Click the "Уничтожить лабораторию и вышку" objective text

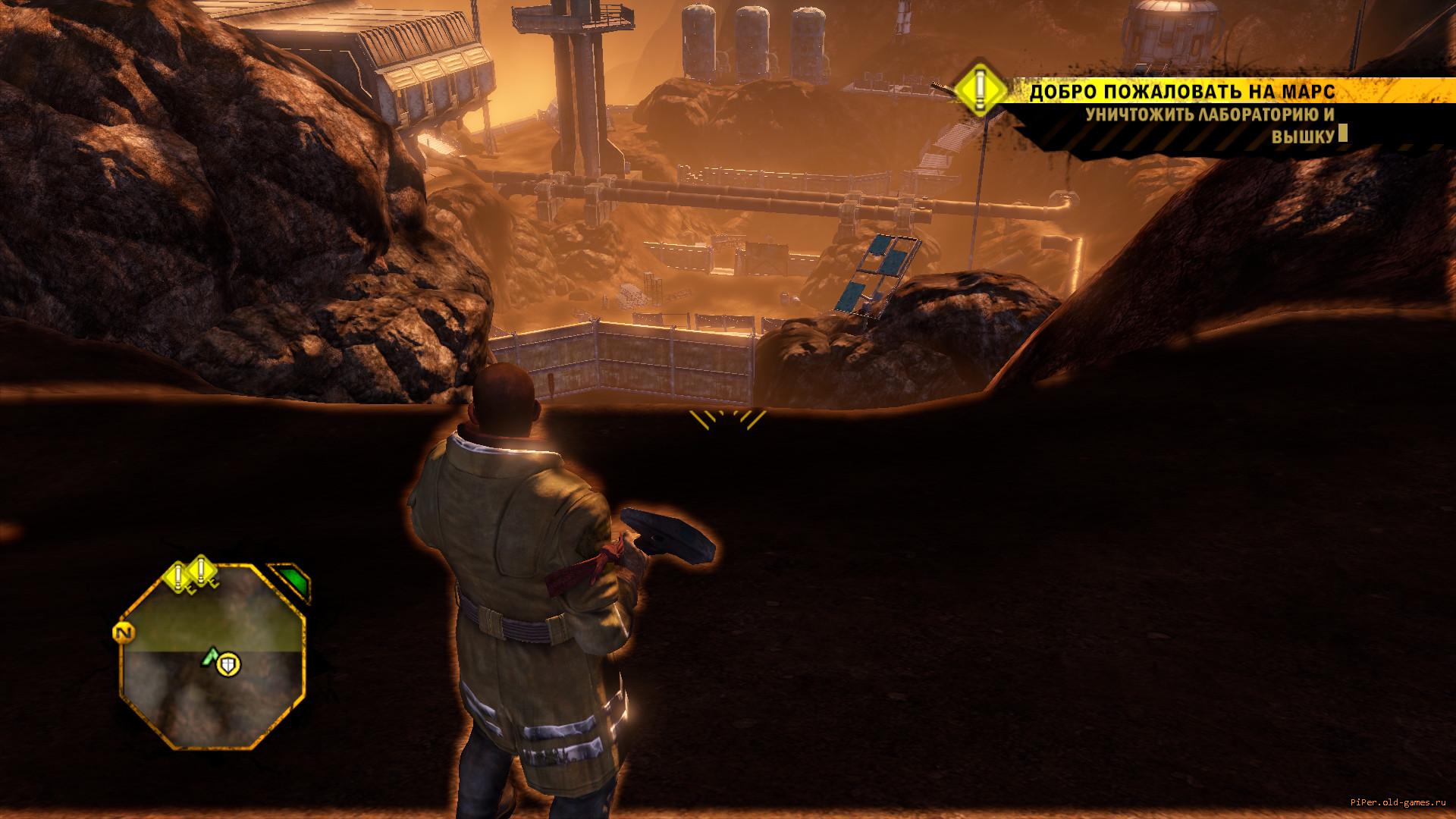(1210, 125)
